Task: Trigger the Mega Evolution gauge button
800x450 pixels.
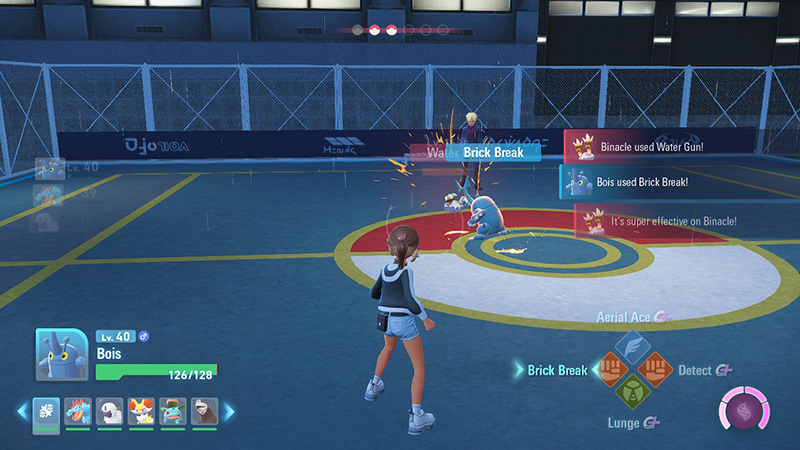Action: pos(744,411)
